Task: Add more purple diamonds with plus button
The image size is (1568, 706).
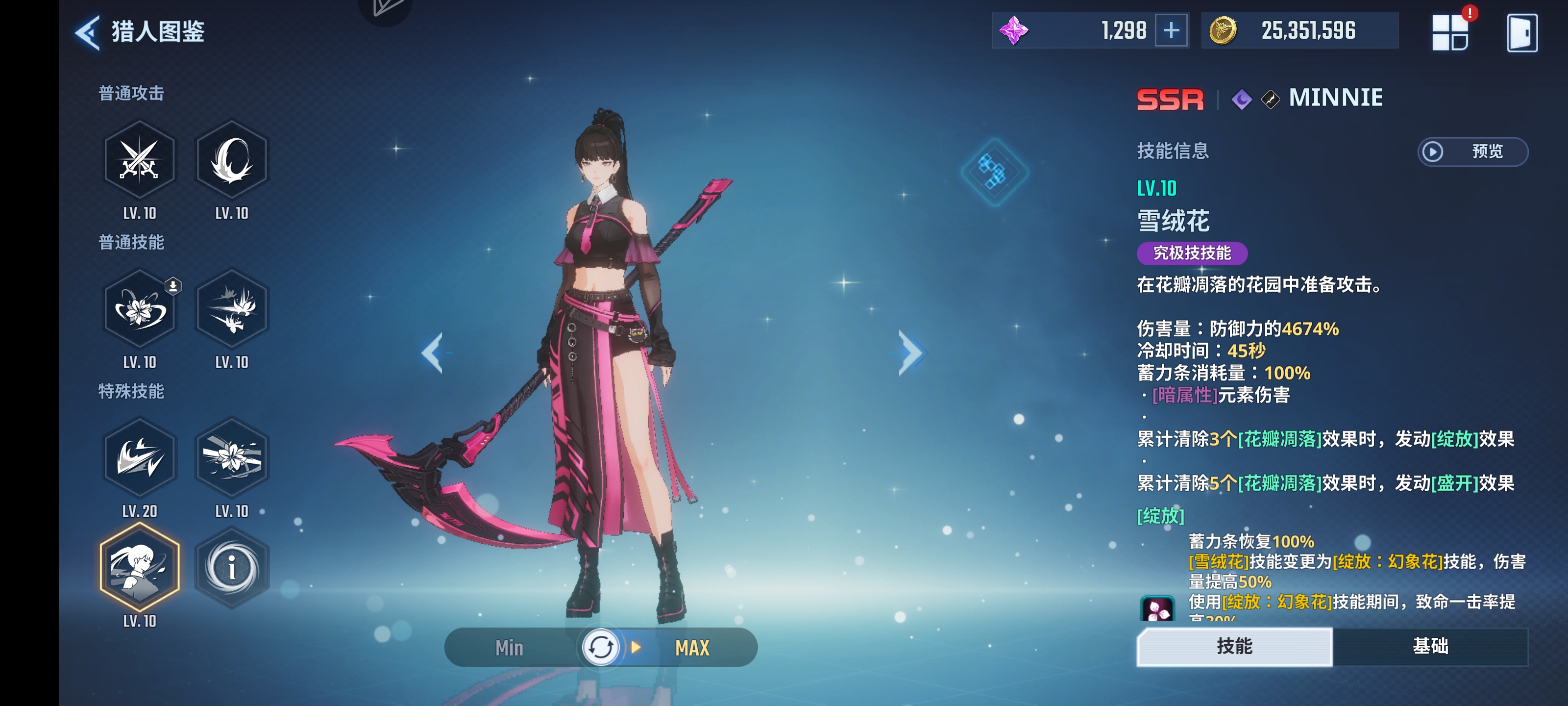Action: [1171, 30]
